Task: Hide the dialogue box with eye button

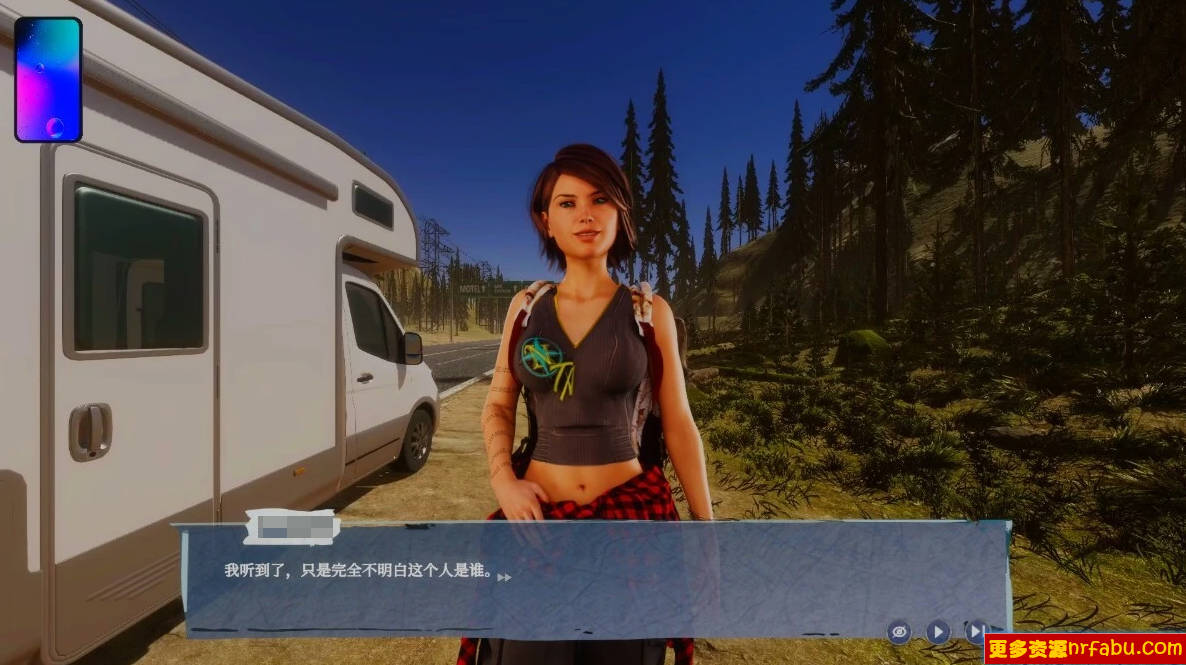Action: pos(899,631)
